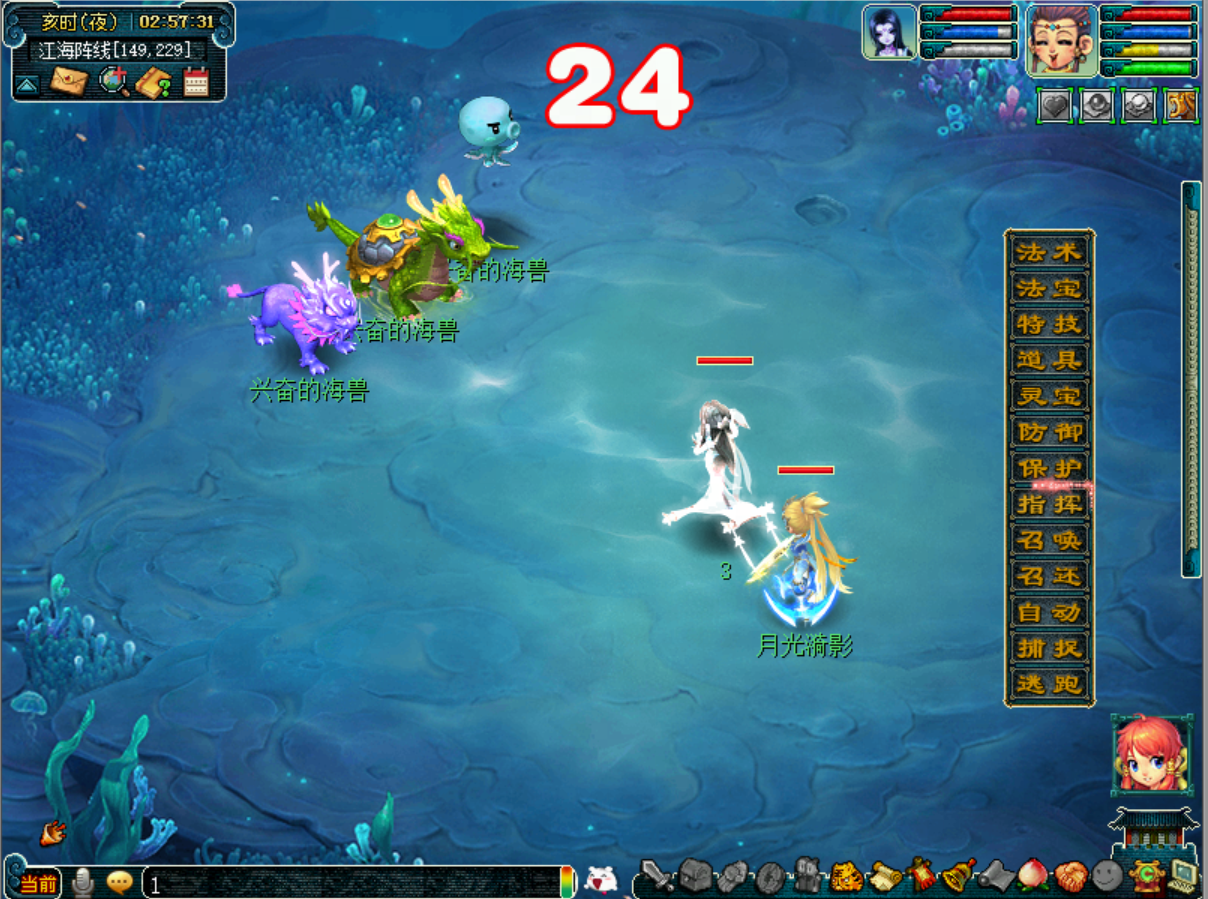Select the 召唤 summon command

[x=1049, y=540]
